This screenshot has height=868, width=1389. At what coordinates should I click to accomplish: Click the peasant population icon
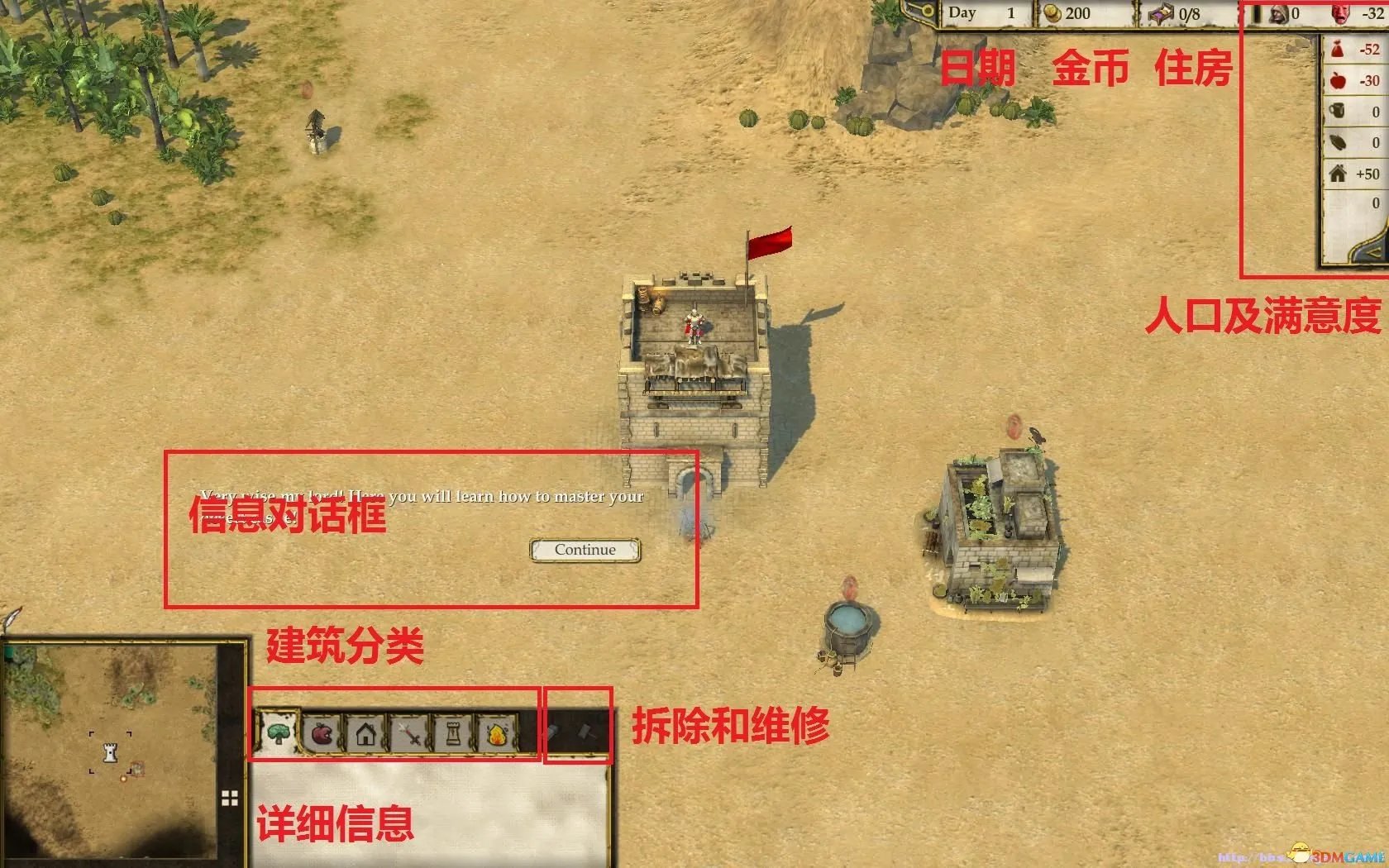(x=1279, y=15)
